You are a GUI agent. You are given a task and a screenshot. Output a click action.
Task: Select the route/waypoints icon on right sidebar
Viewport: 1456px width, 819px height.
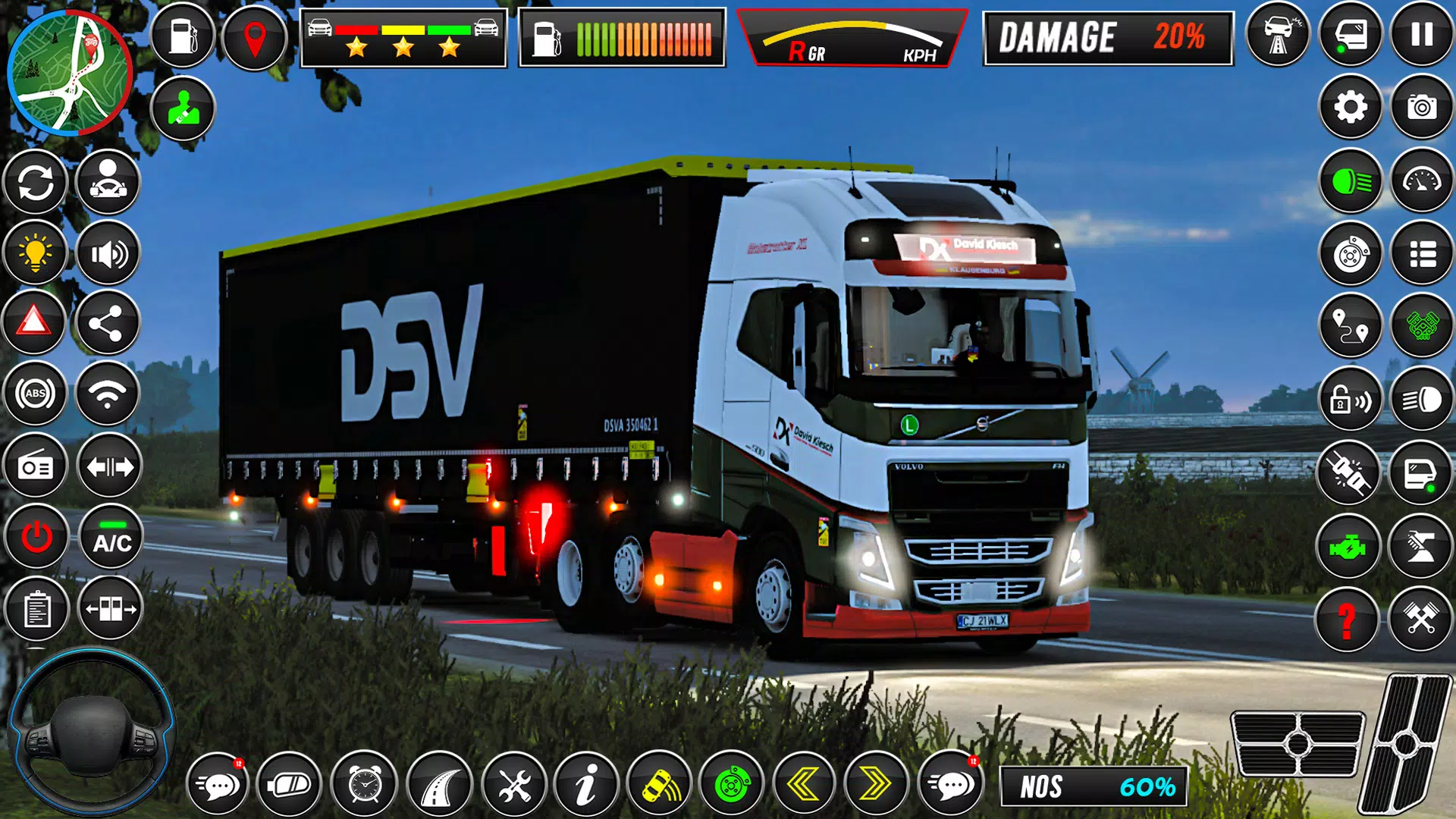click(1351, 326)
